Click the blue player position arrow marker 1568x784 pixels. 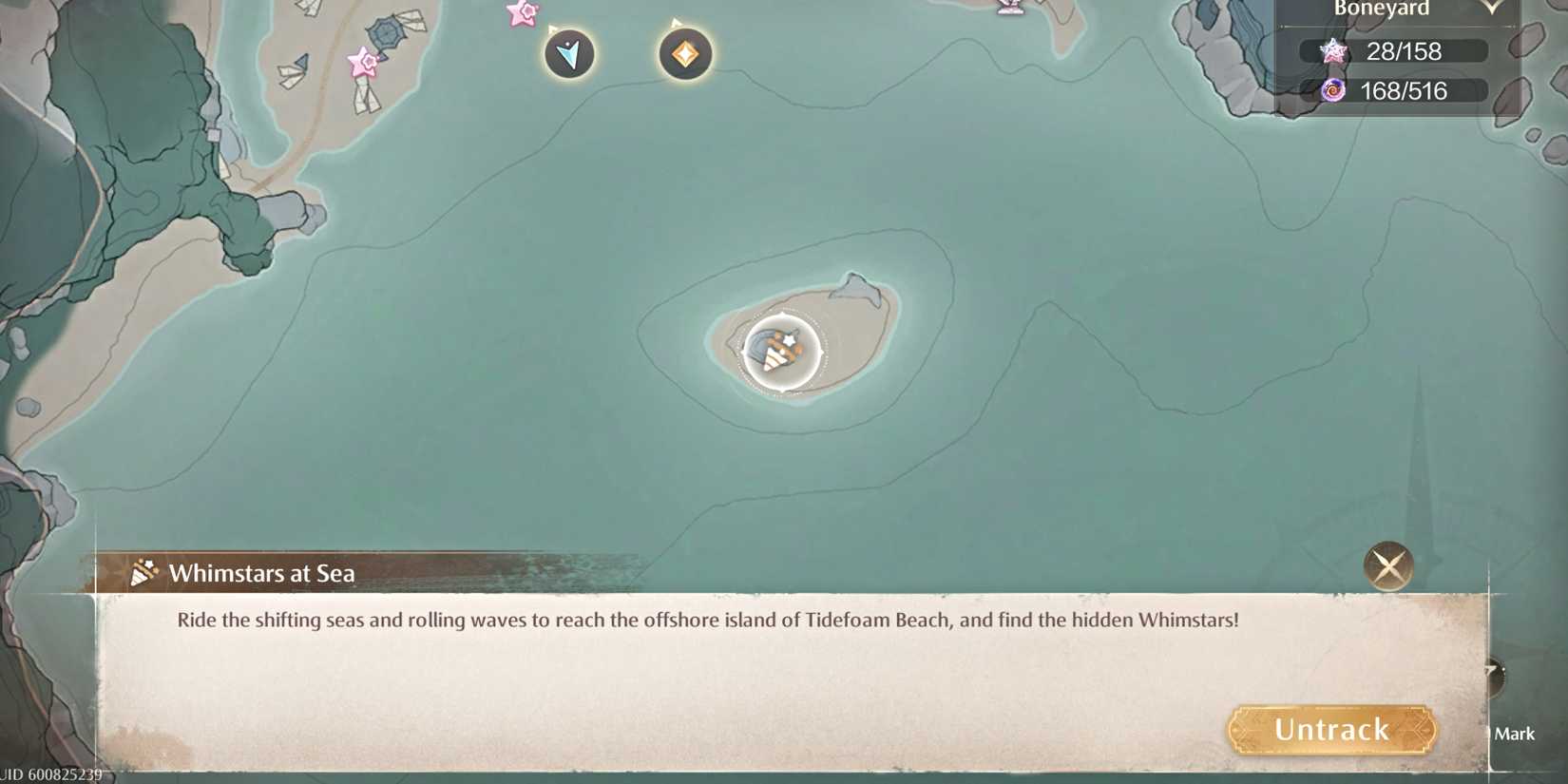(x=567, y=55)
